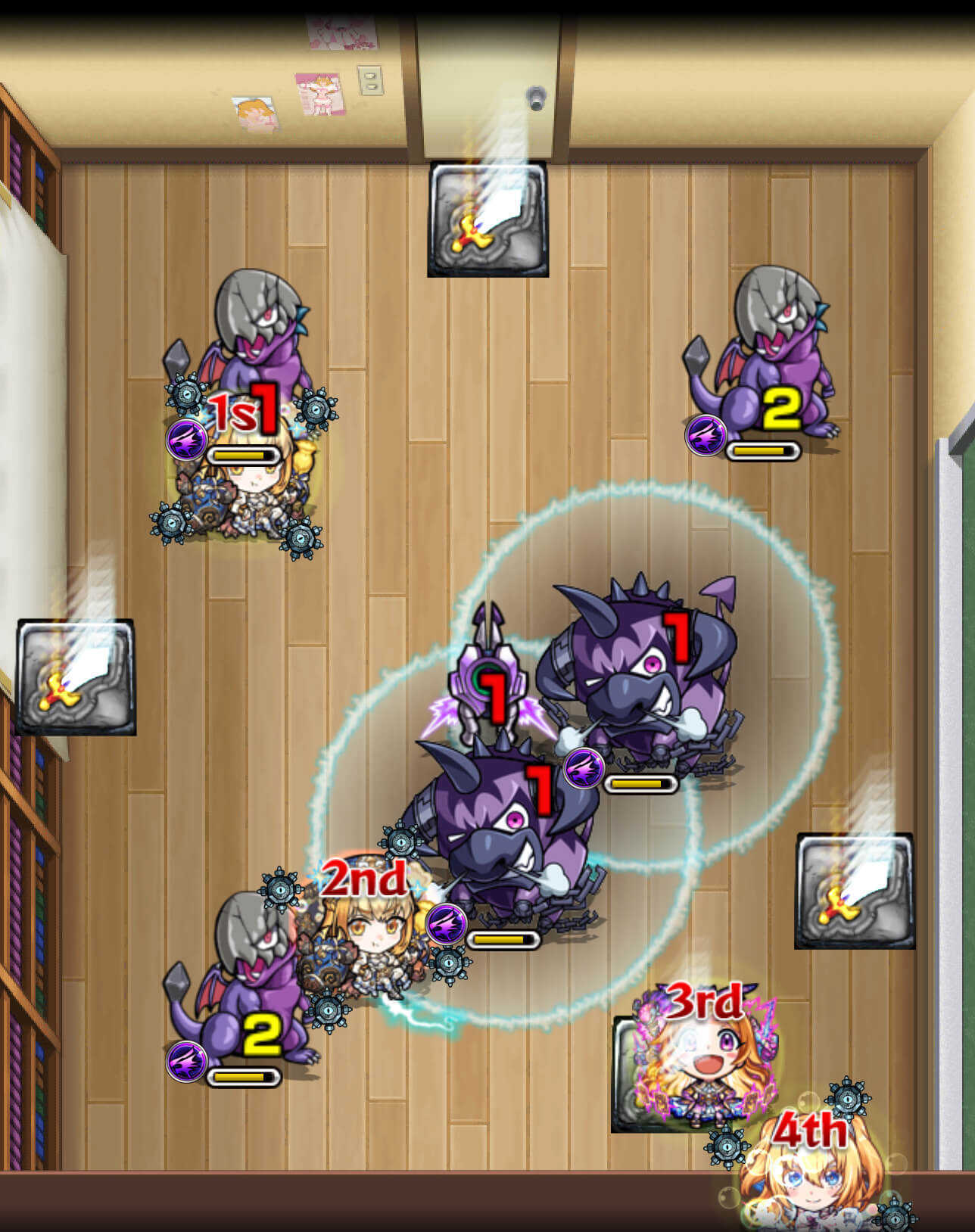This screenshot has width=975, height=1232.
Task: Select the purple debuff icon on the 1st character
Action: point(187,437)
